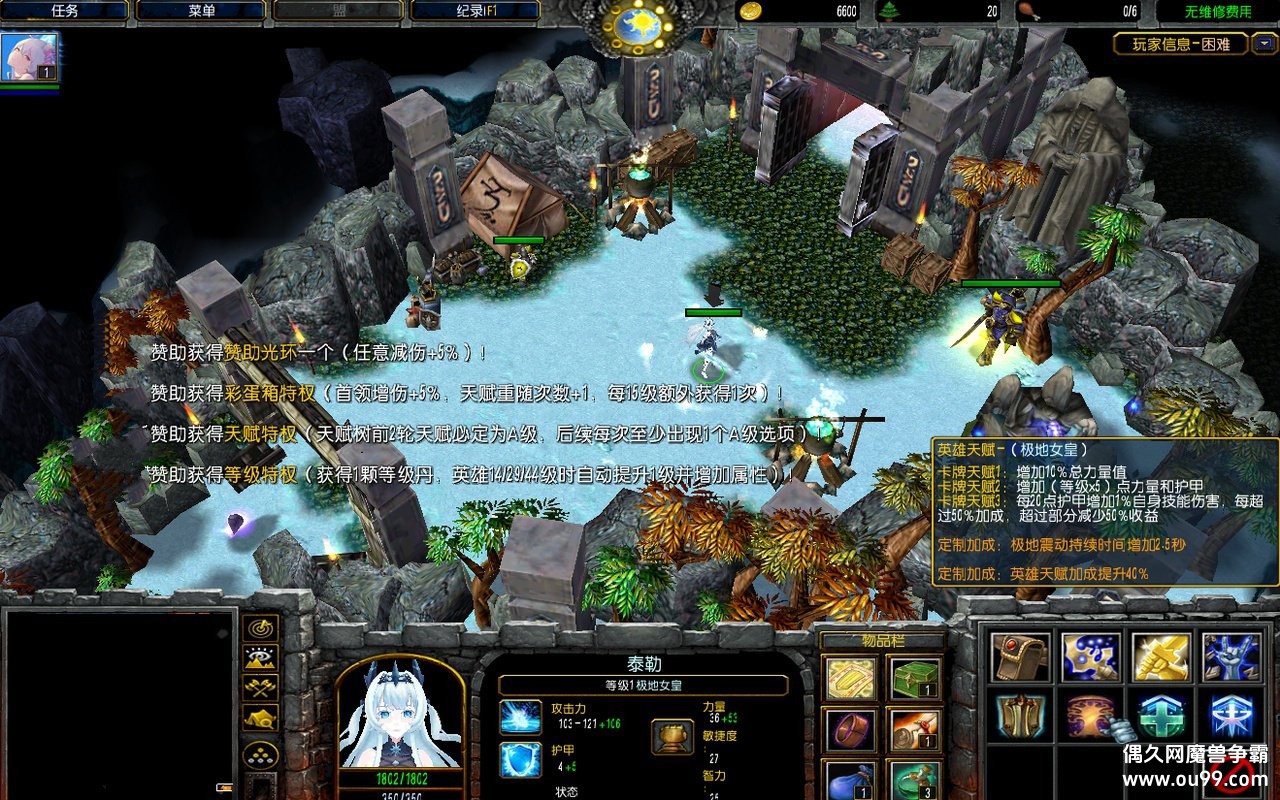This screenshot has width=1280, height=800.
Task: Use the red-sealed scroll inventory item
Action: (915, 731)
